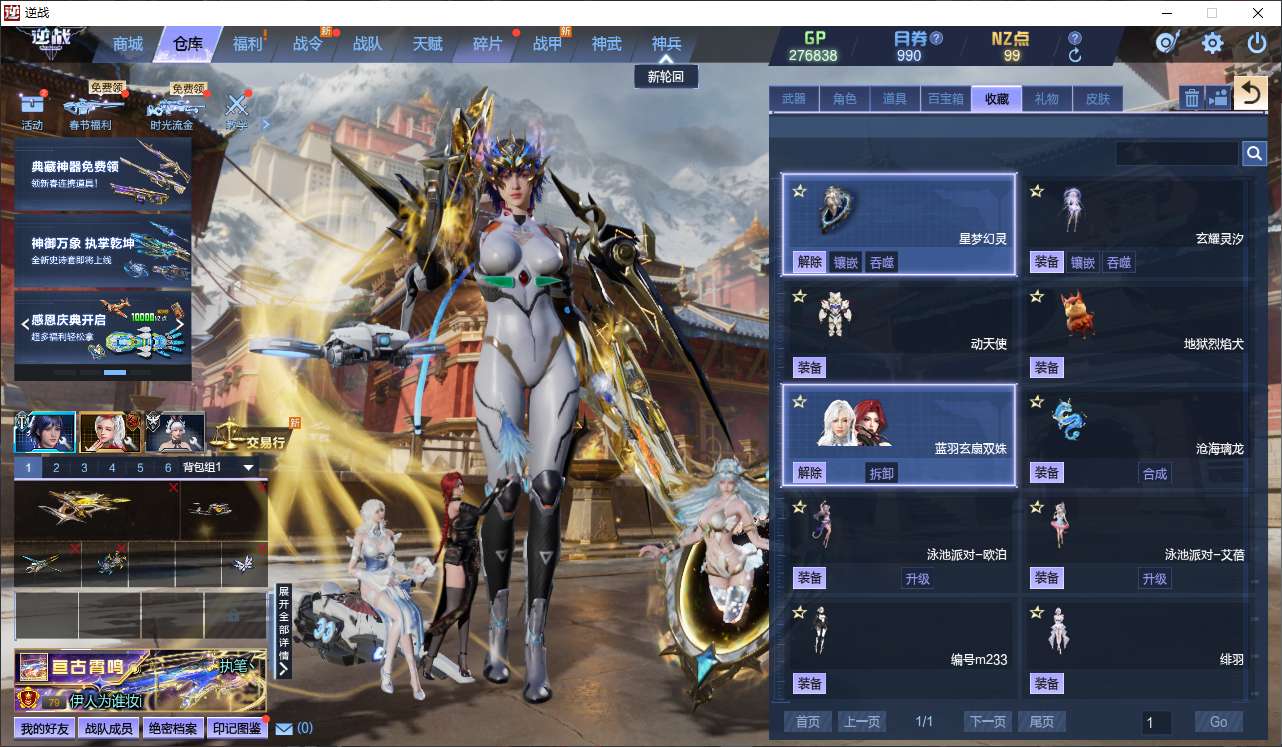1282x747 pixels.
Task: Open the gear settings icon
Action: [1212, 43]
